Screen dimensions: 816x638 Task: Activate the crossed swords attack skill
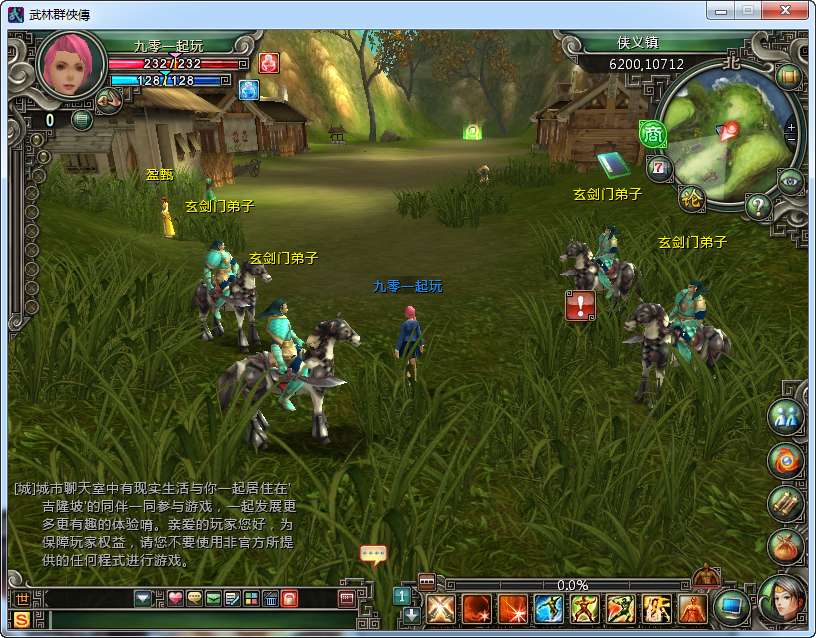pyautogui.click(x=441, y=608)
